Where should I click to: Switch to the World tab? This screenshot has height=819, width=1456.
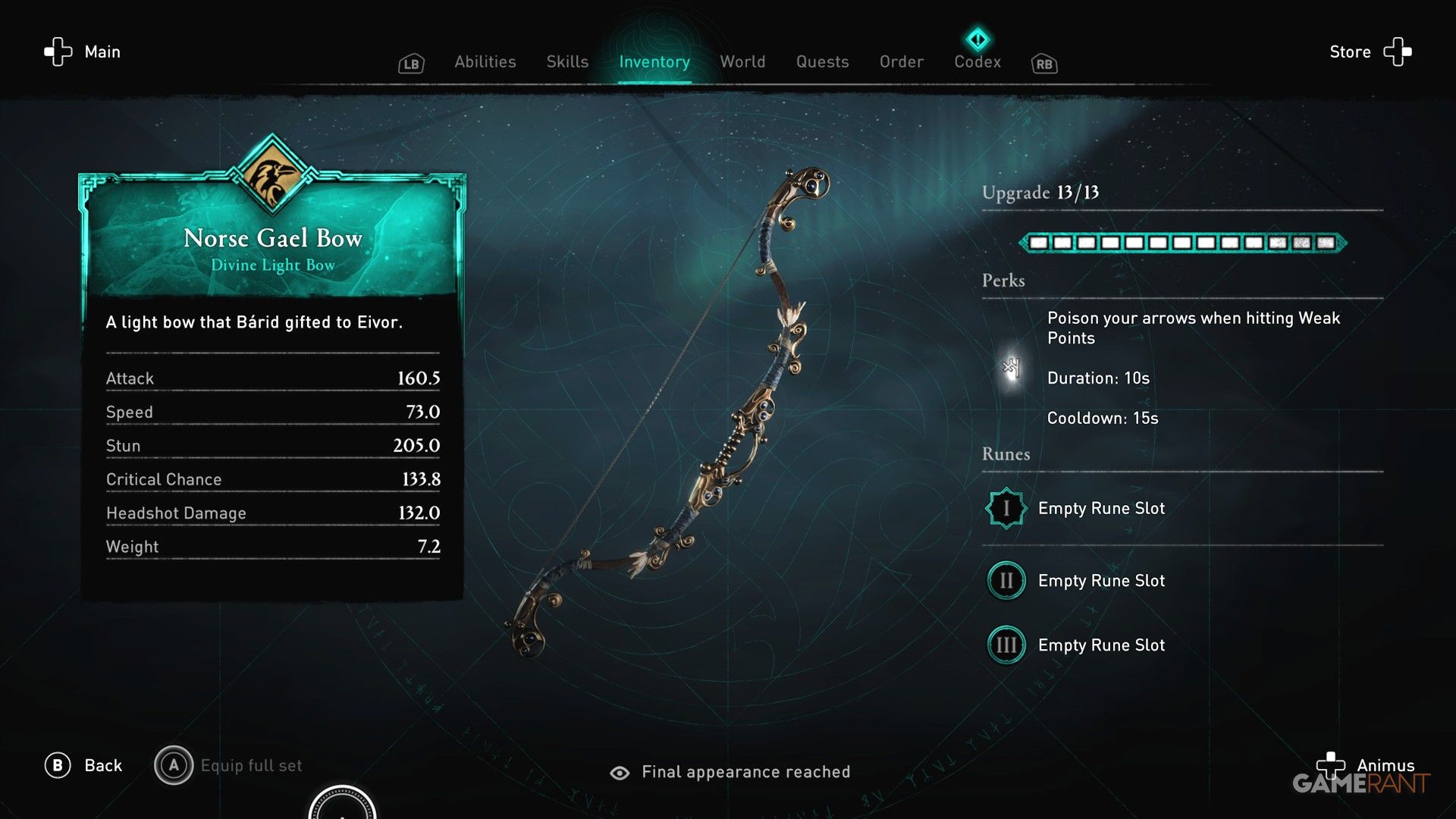click(742, 61)
